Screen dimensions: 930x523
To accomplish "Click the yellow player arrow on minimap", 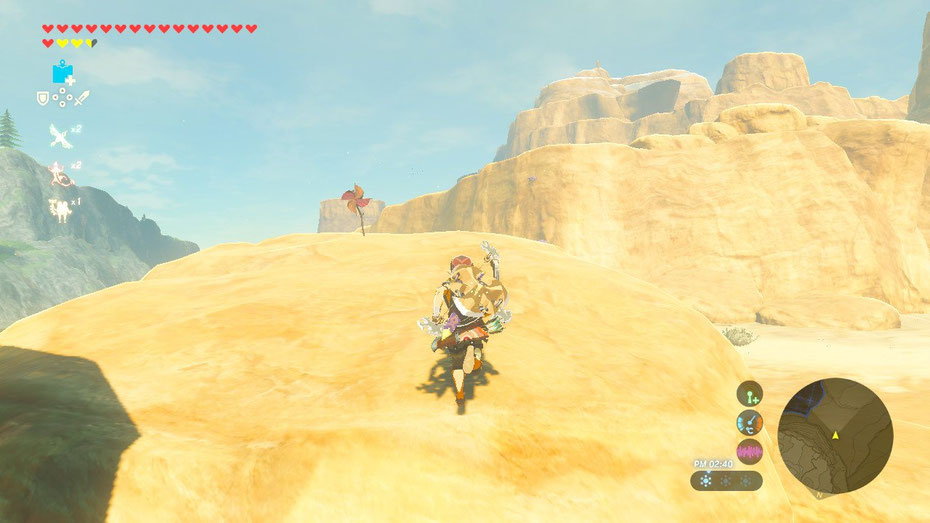I will [x=835, y=435].
